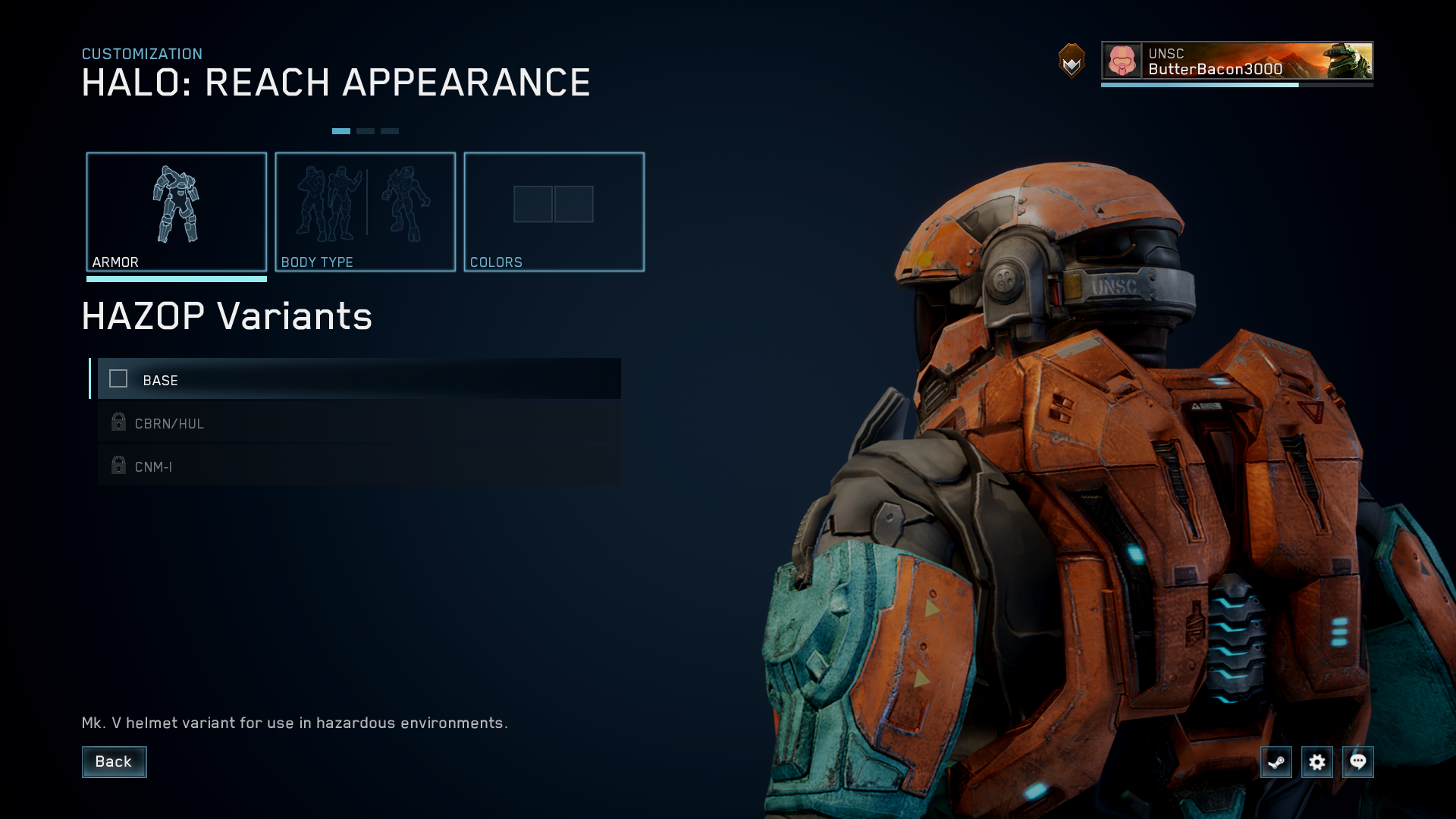This screenshot has width=1456, height=819.
Task: Select the first page indicator under the title
Action: (342, 130)
